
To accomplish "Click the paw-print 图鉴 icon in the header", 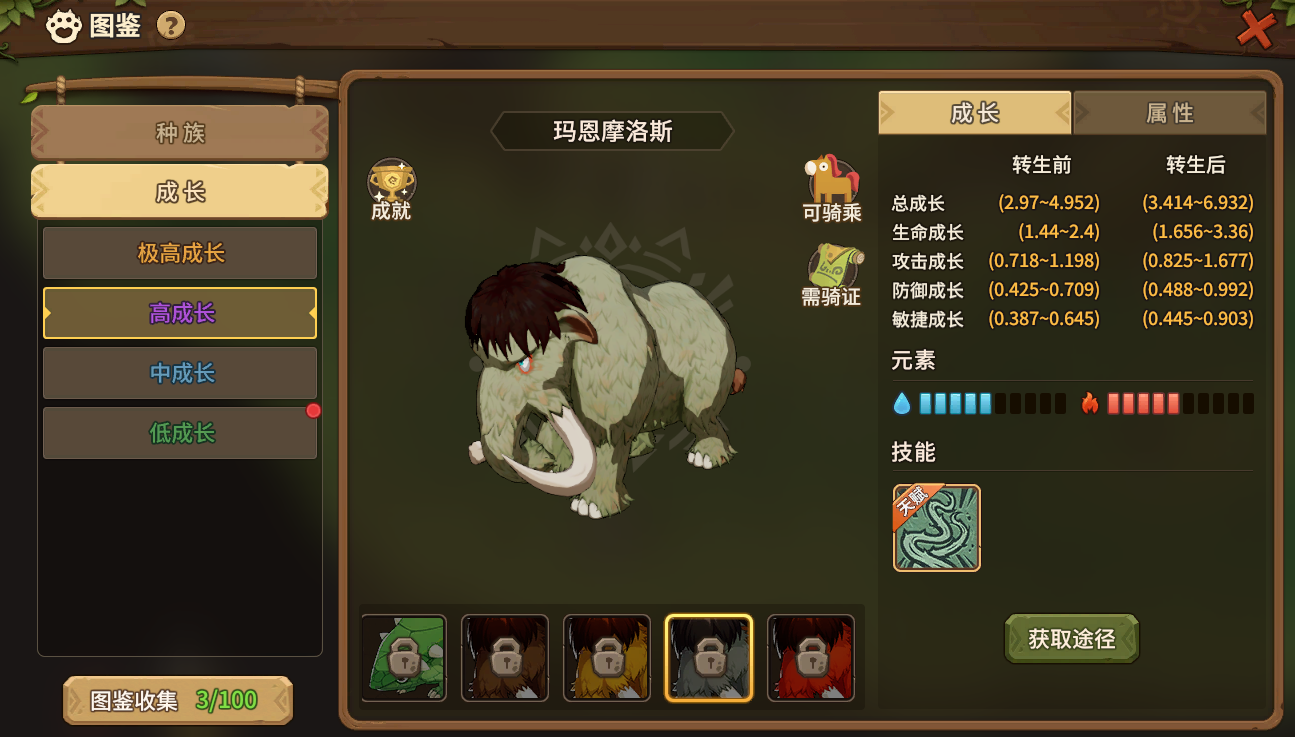I will (65, 22).
